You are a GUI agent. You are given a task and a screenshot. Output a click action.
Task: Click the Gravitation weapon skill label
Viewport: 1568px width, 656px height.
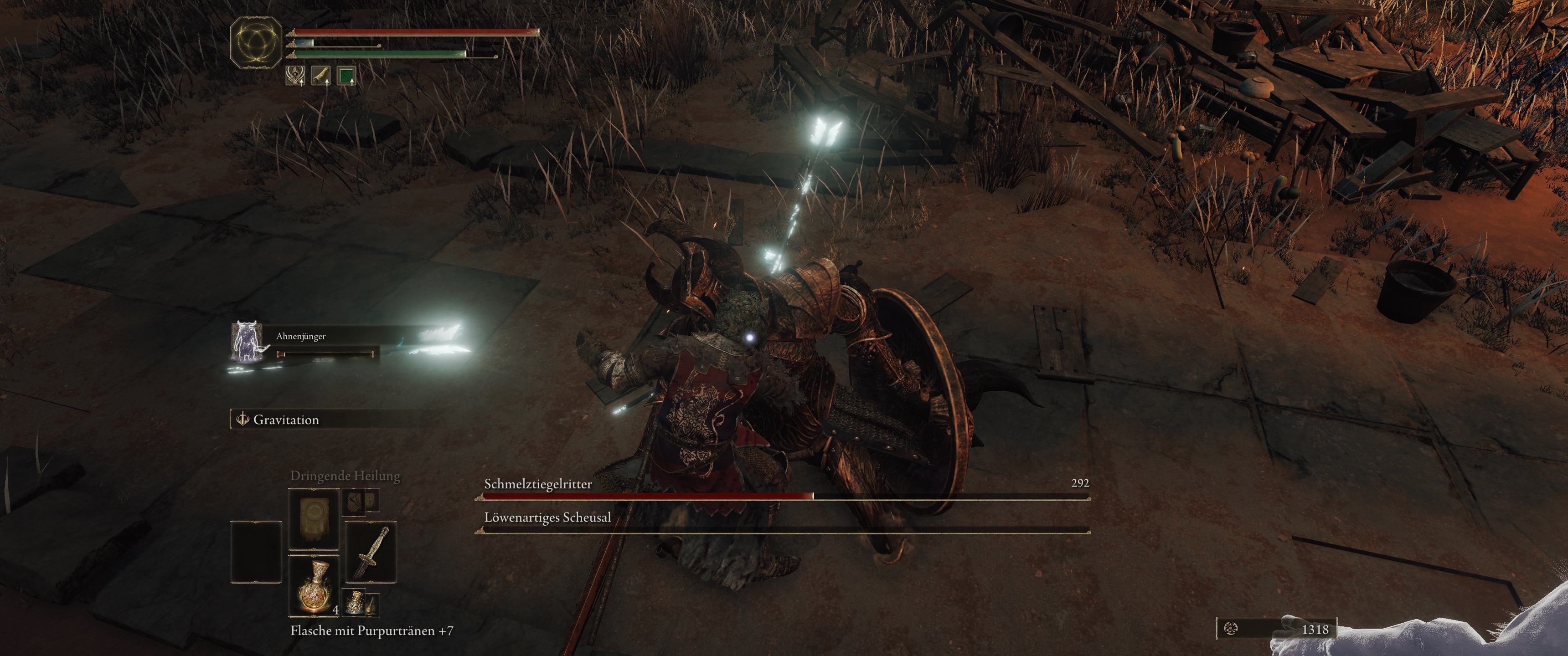[285, 420]
